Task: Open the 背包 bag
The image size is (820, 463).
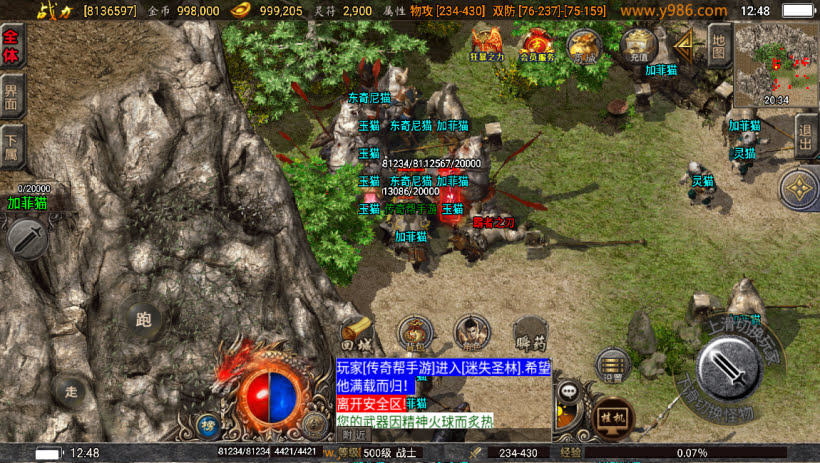Action: coord(415,332)
